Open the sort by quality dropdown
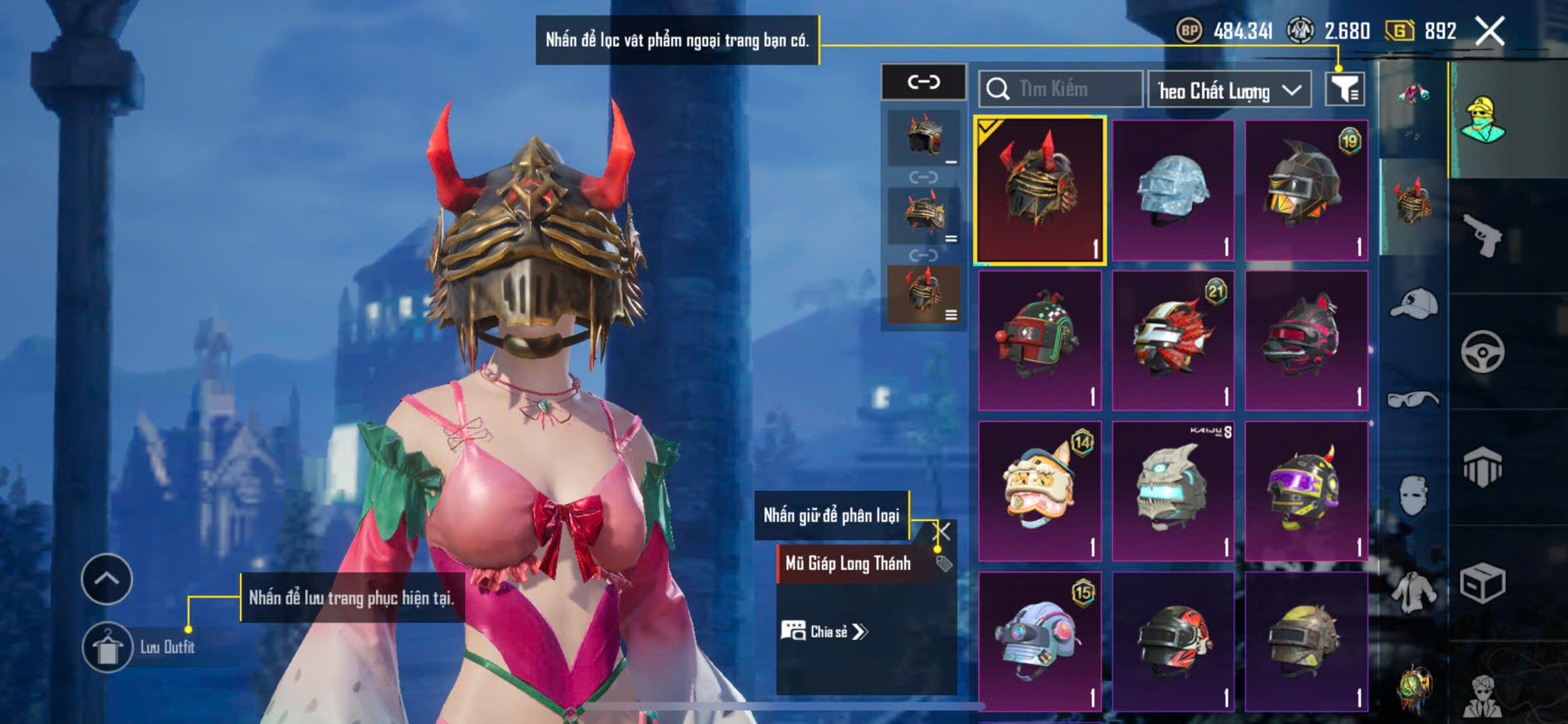 [1229, 90]
